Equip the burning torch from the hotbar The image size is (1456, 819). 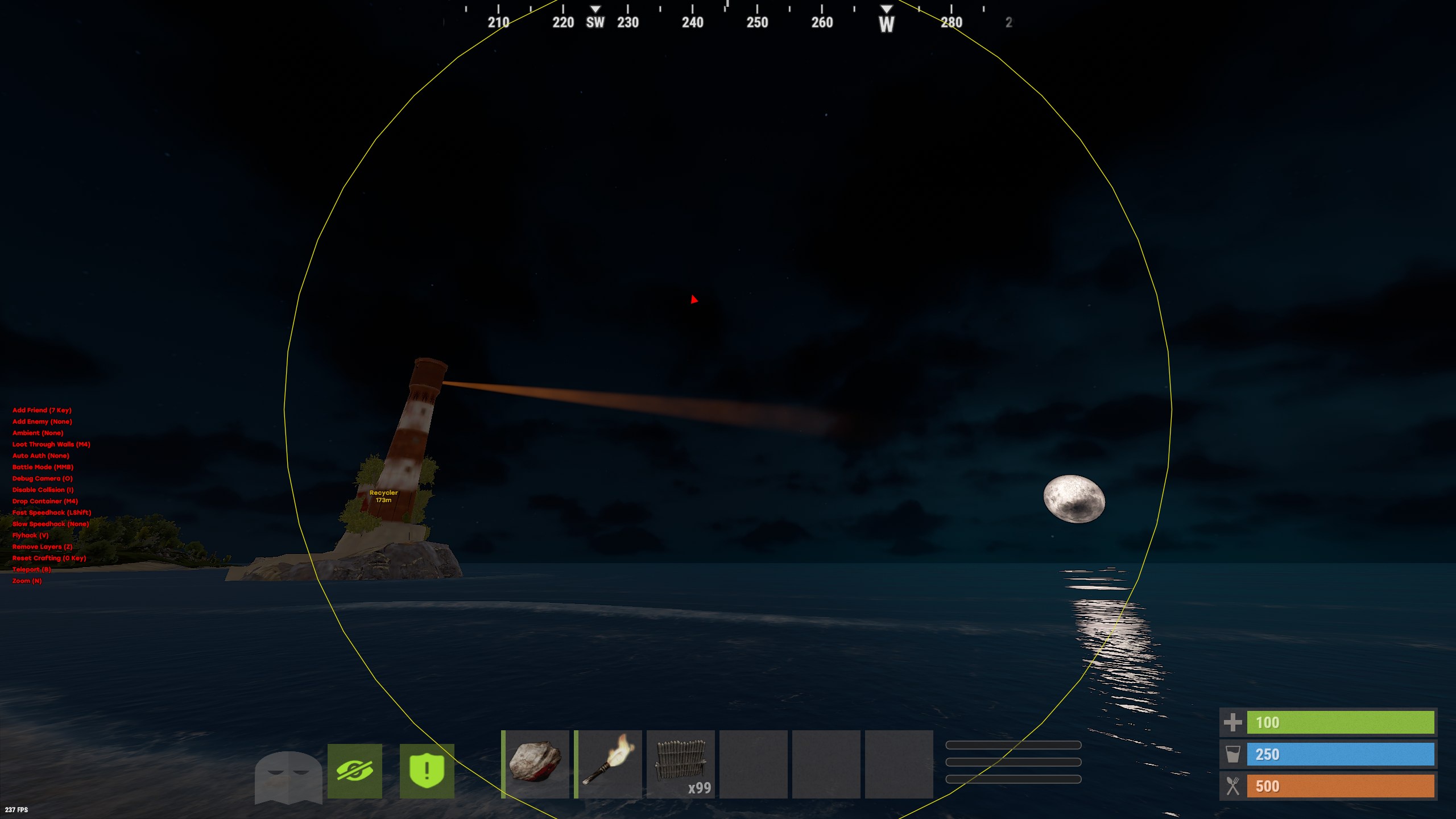[x=609, y=763]
